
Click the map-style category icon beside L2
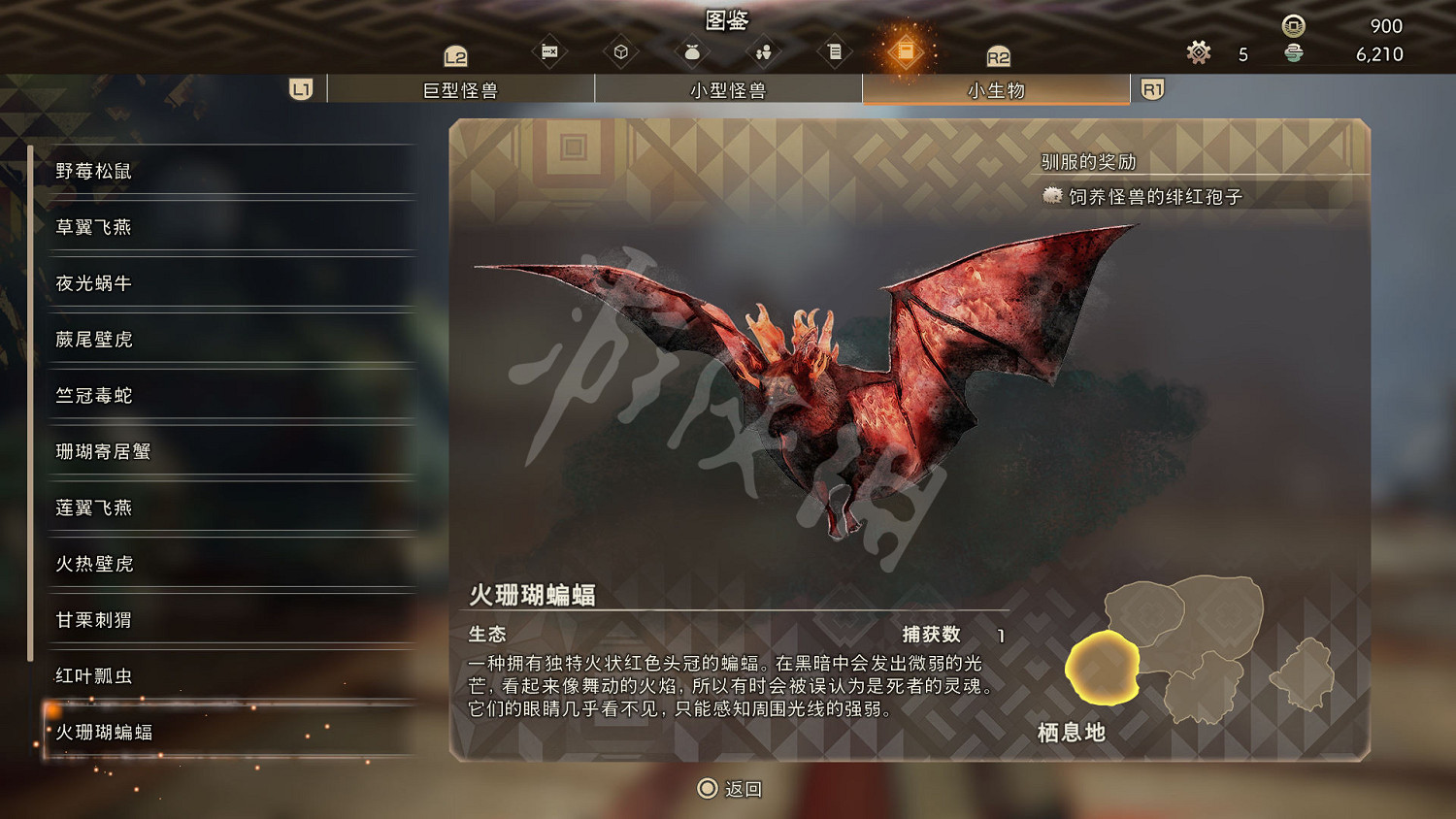[x=550, y=50]
